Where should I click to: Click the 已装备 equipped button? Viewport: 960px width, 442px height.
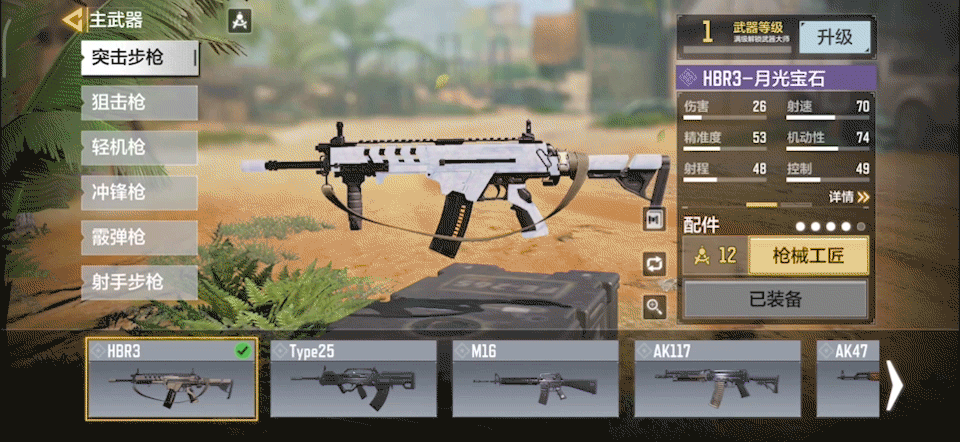(x=775, y=299)
